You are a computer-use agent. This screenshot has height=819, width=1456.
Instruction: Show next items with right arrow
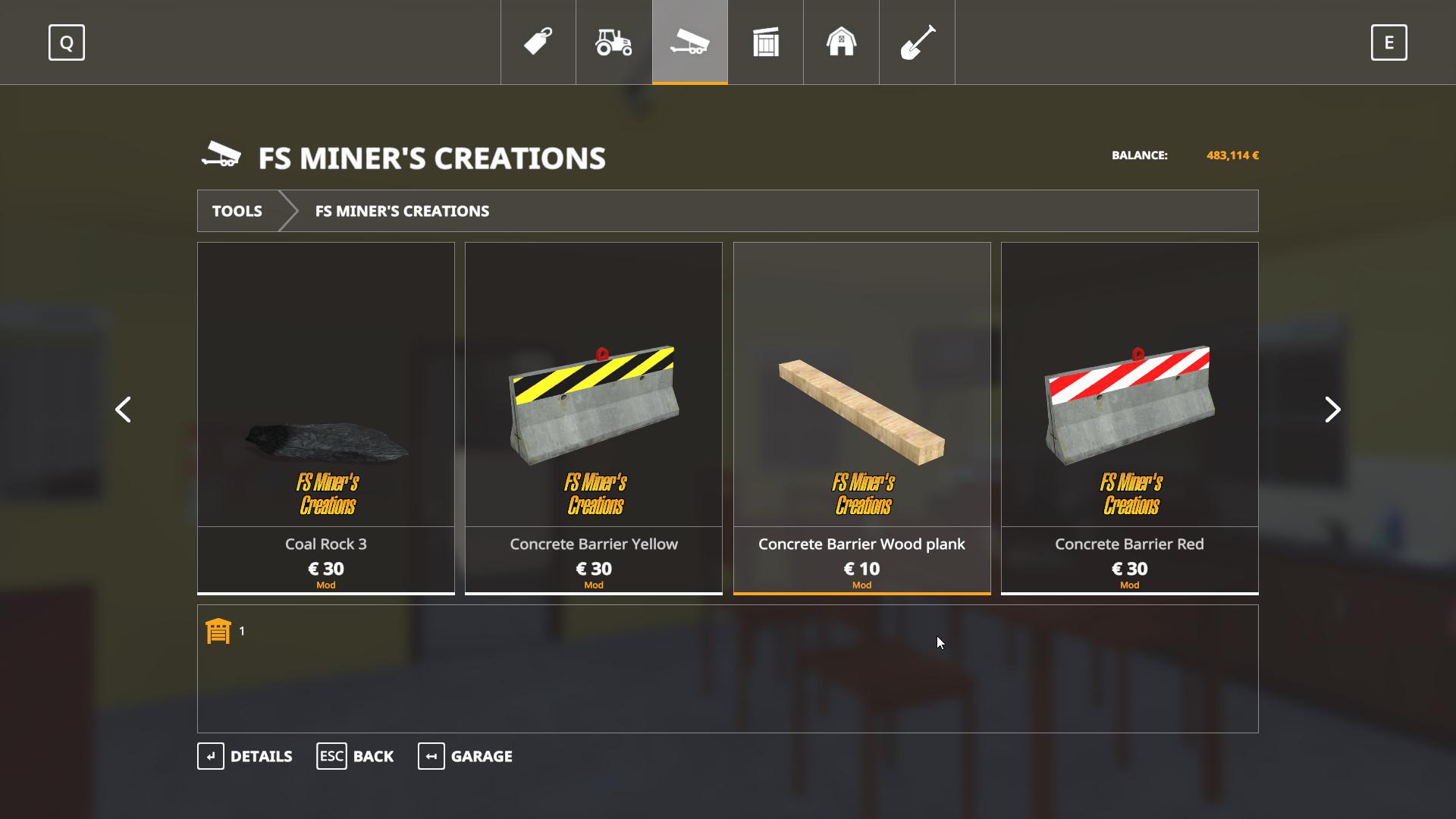point(1332,409)
